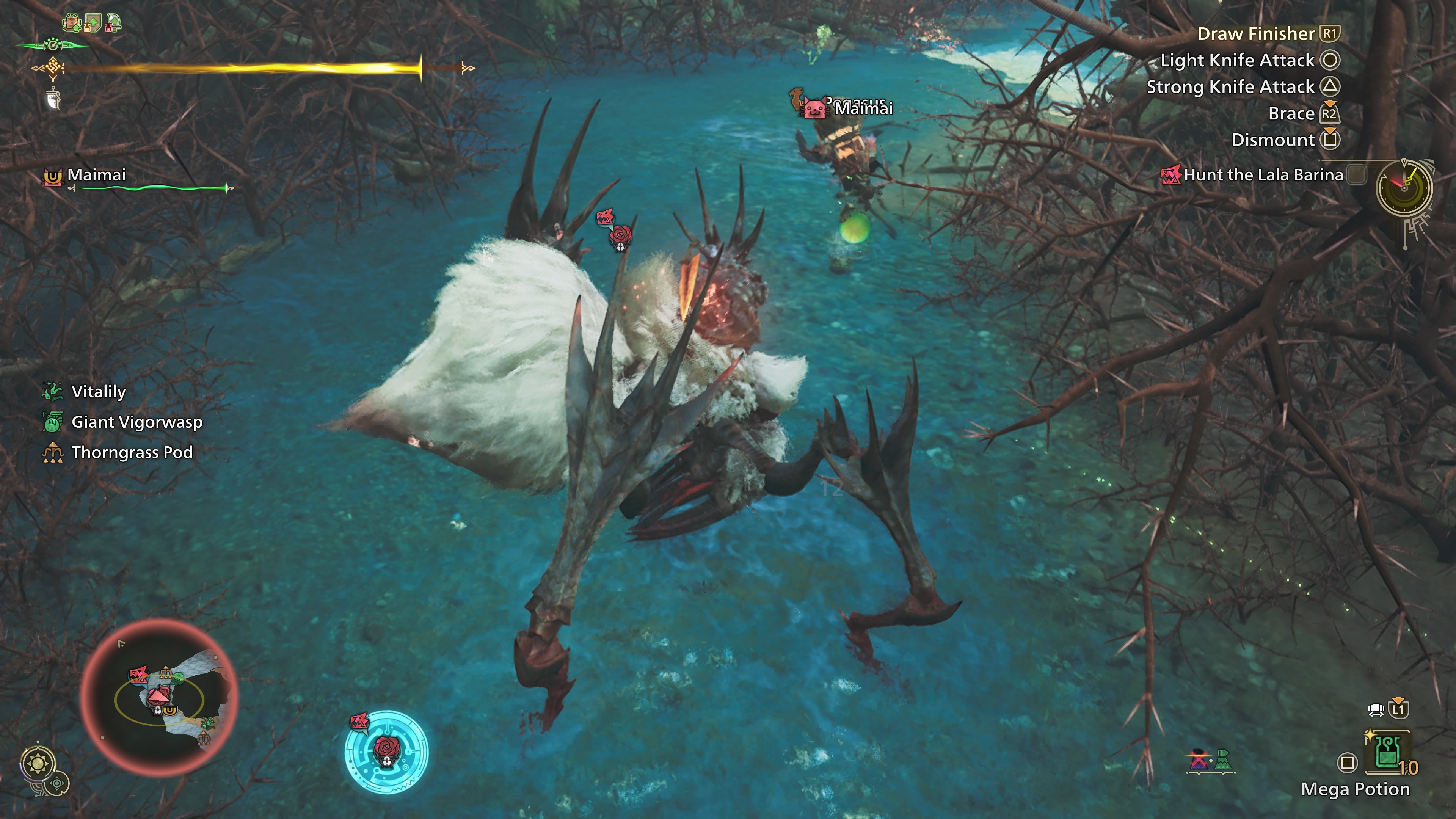
Task: Click the Lala Barina marker on minimap
Action: click(138, 674)
